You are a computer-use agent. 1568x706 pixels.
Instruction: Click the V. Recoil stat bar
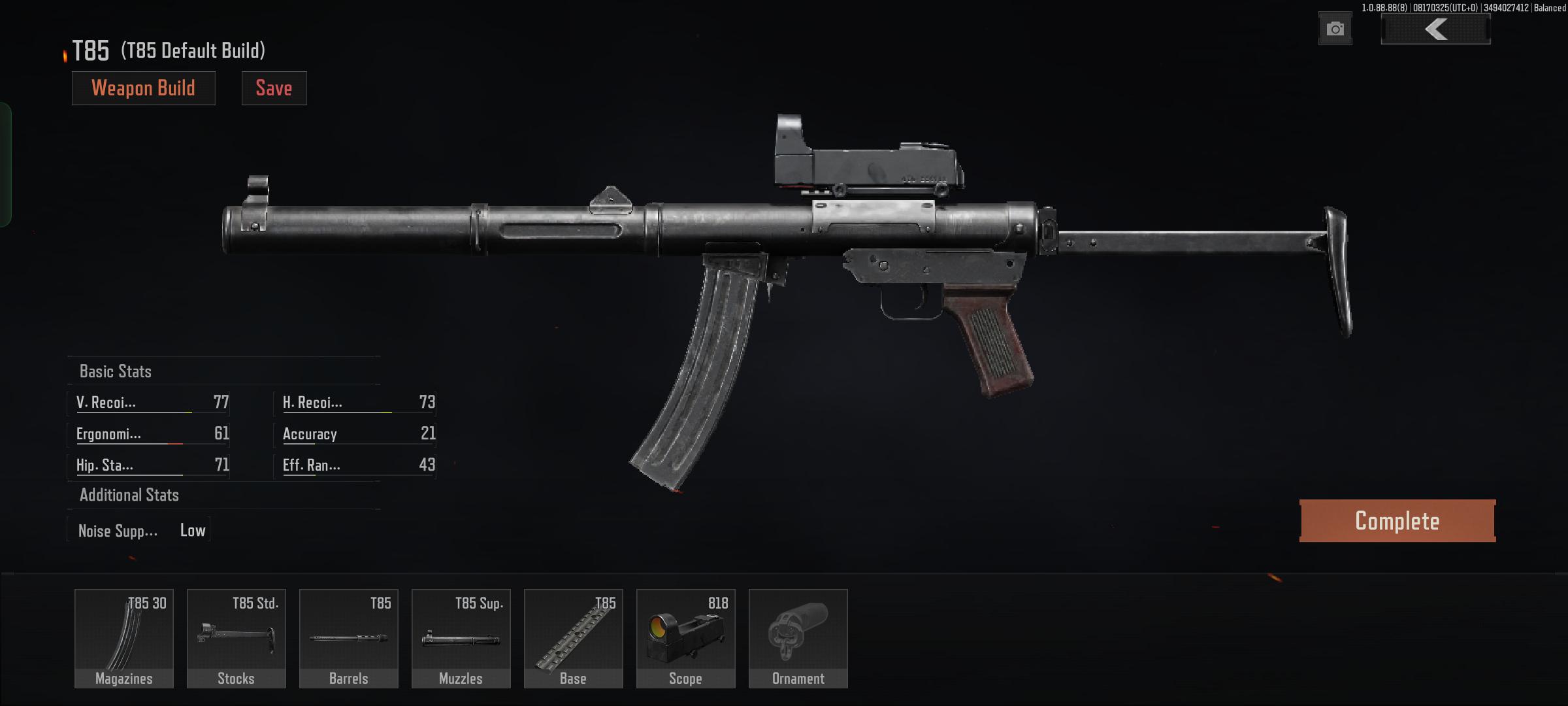[x=149, y=403]
